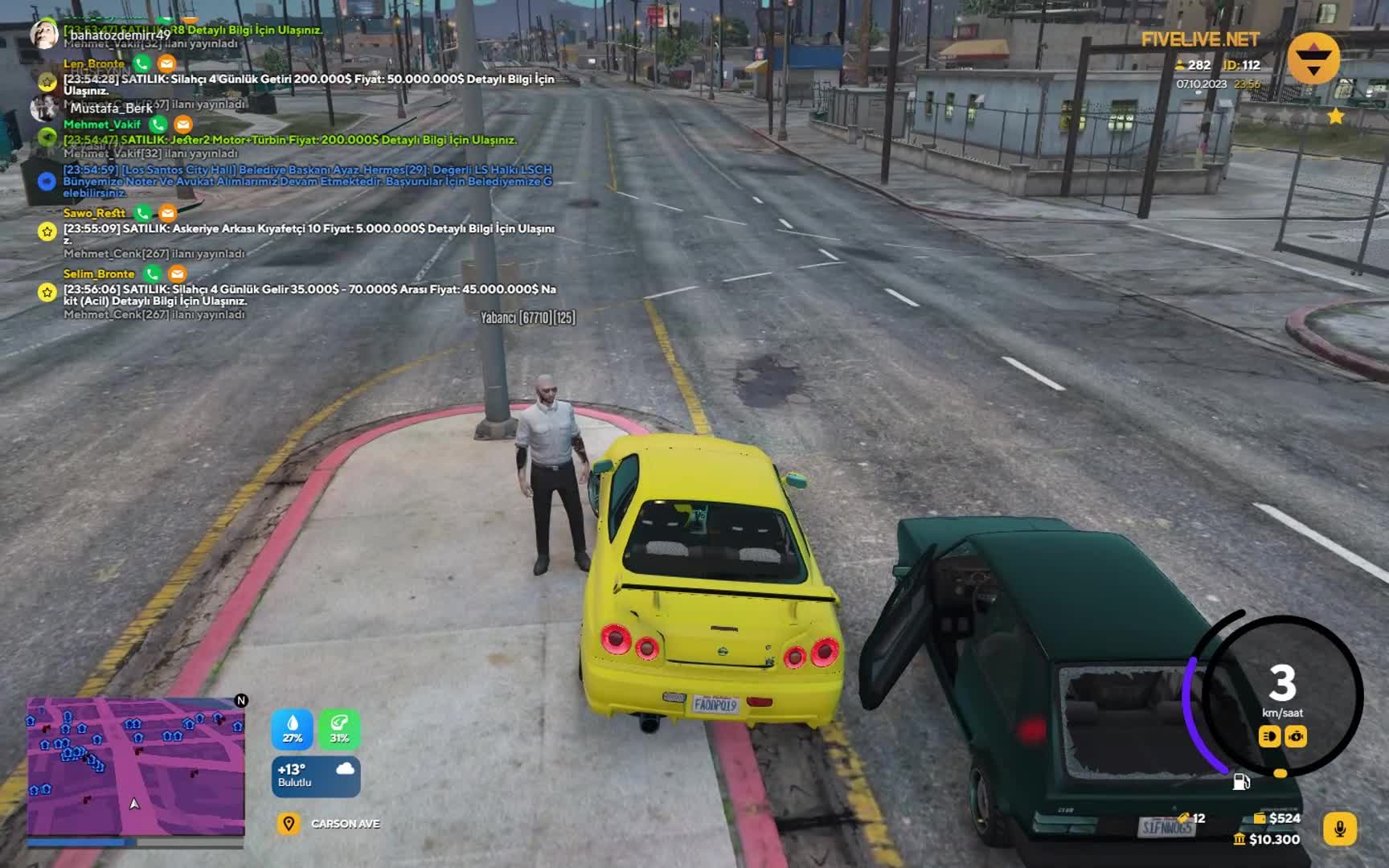Call Len_Bronte with the green phone icon
This screenshot has width=1389, height=868.
click(142, 63)
